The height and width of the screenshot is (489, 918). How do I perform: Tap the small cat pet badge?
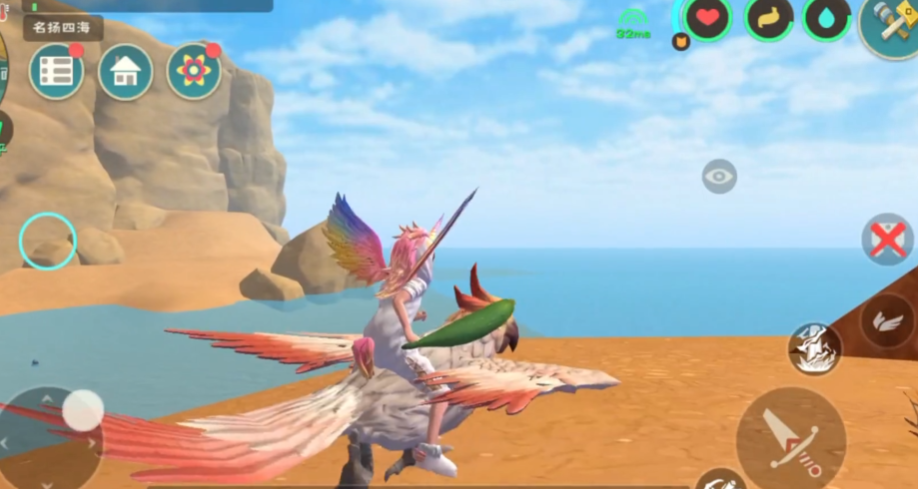681,42
